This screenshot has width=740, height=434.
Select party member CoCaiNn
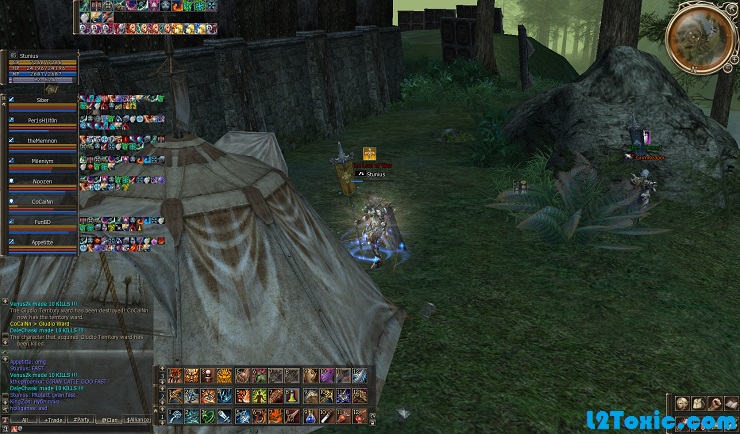(41, 202)
